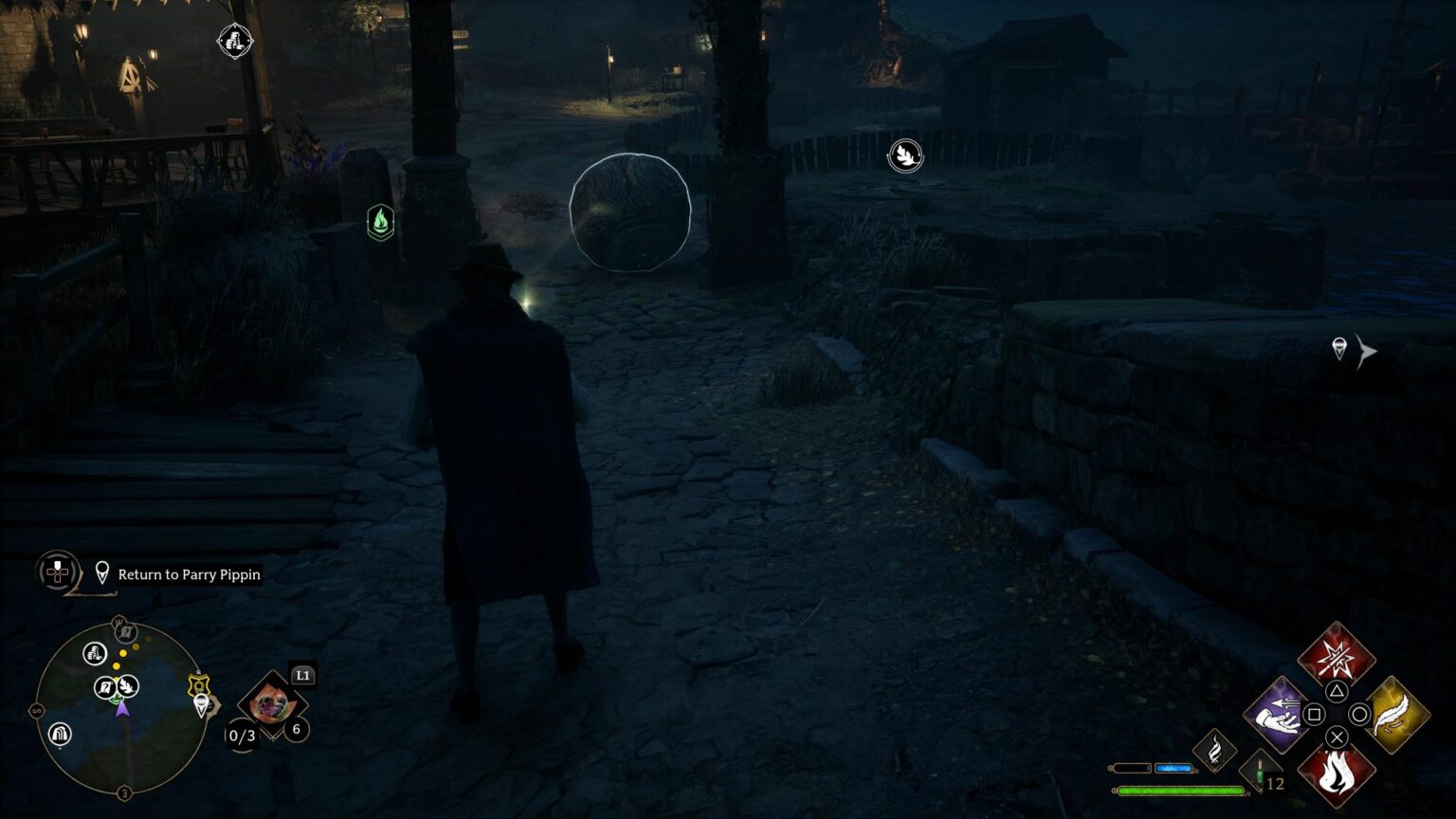Click the coin stack vendor icon on minimap
The image size is (1456, 819).
click(94, 652)
